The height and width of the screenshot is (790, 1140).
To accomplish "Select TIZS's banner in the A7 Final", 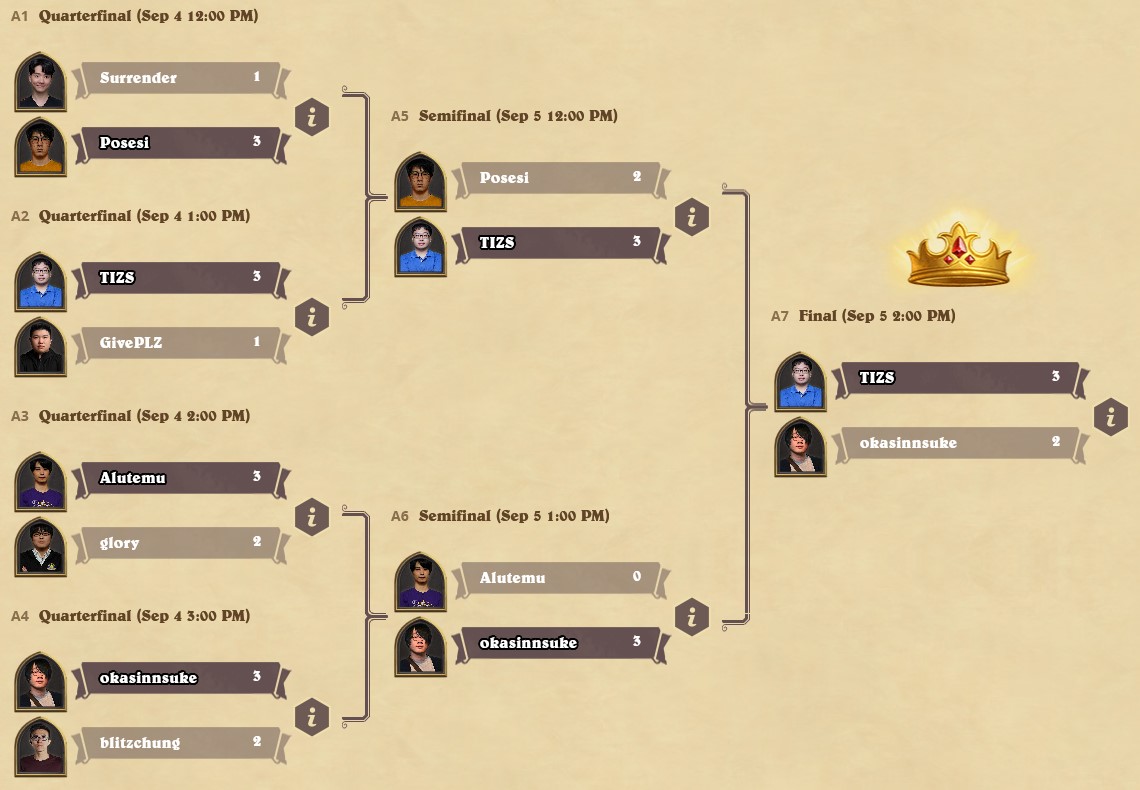I will pyautogui.click(x=960, y=378).
